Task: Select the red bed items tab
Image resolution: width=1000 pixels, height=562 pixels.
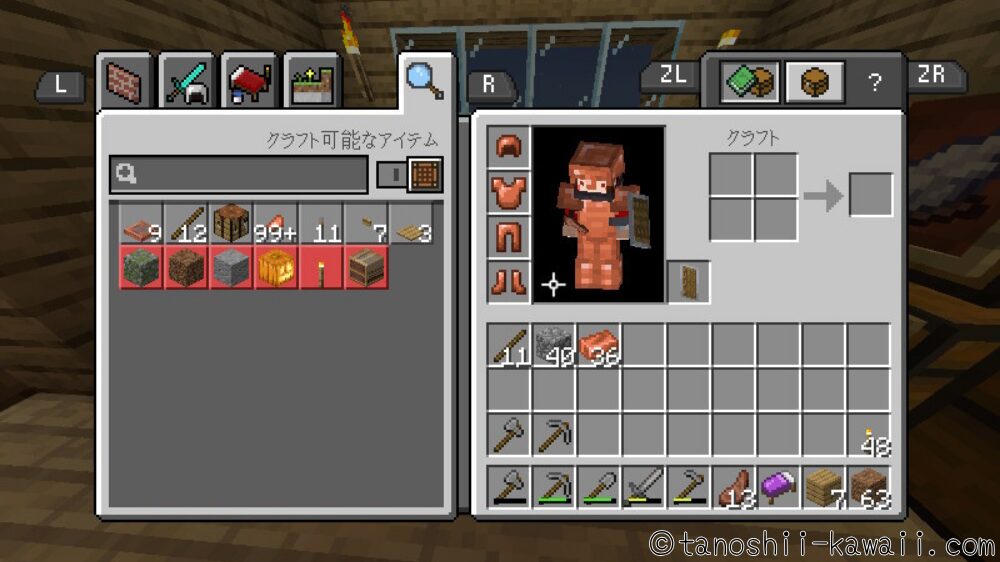Action: (x=248, y=83)
